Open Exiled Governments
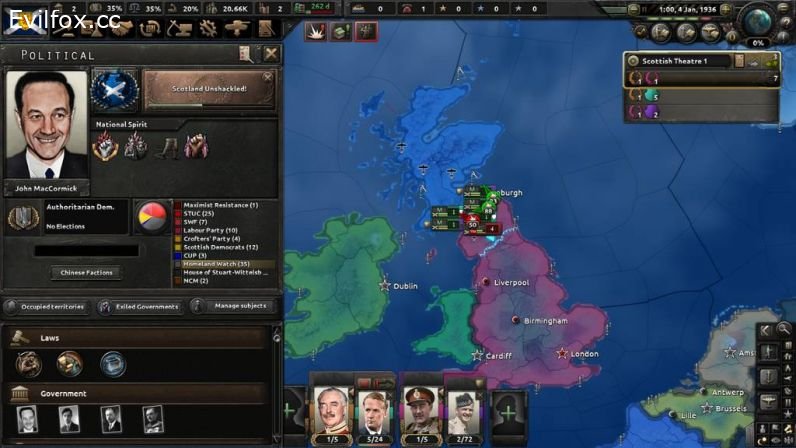 138,306
